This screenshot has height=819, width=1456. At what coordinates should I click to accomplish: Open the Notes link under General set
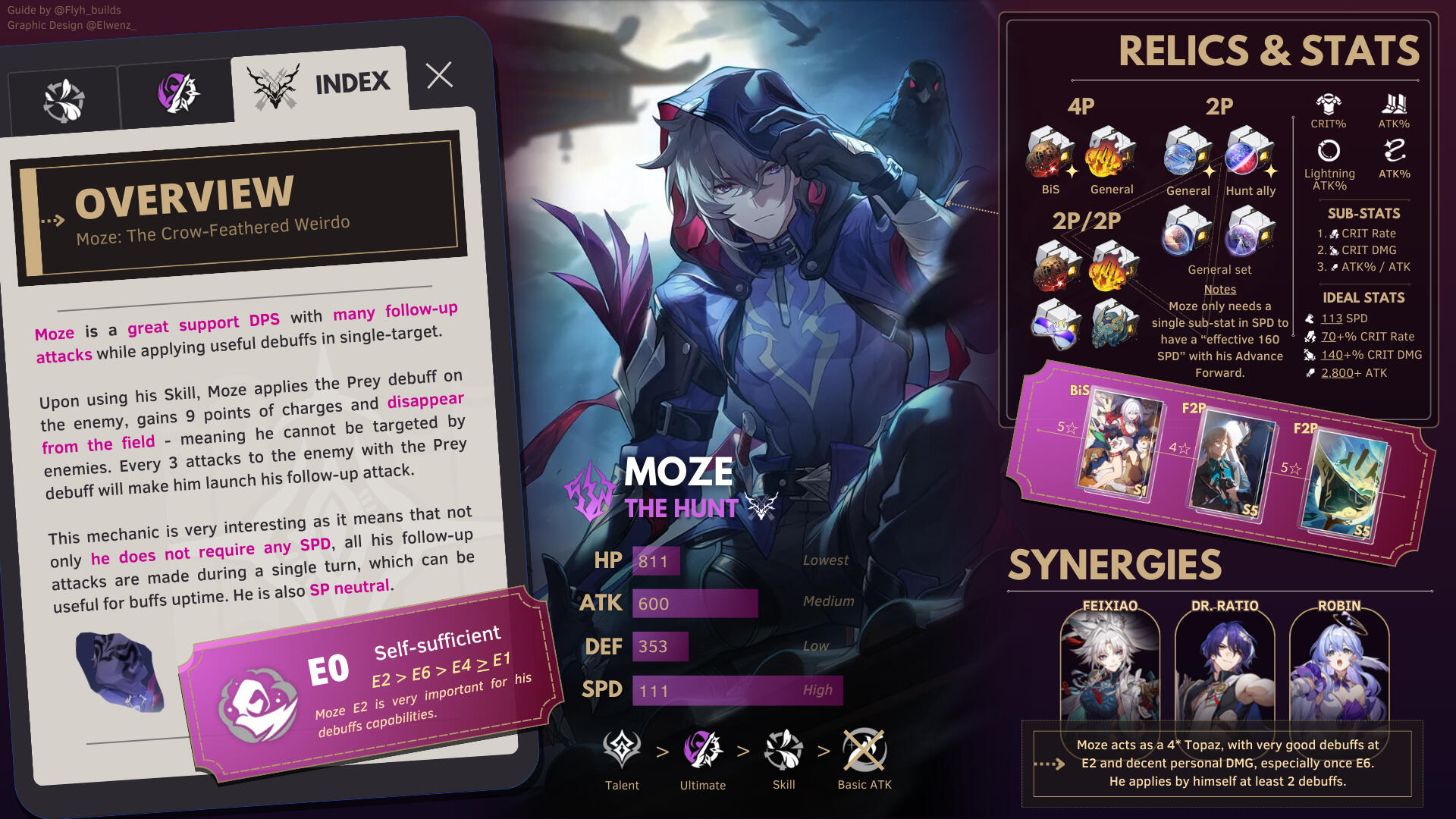(1219, 290)
